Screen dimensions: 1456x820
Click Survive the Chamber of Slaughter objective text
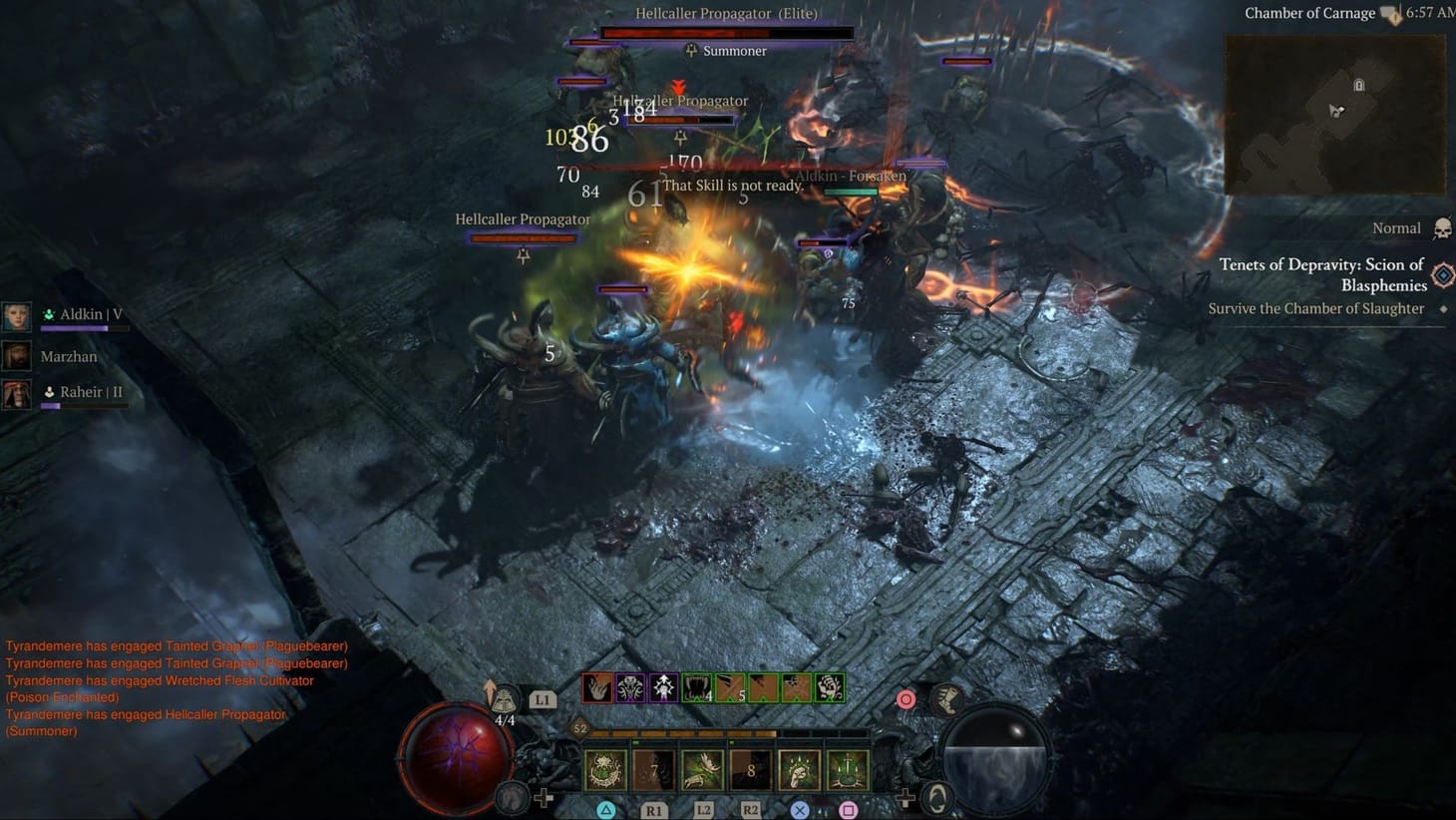(x=1316, y=308)
